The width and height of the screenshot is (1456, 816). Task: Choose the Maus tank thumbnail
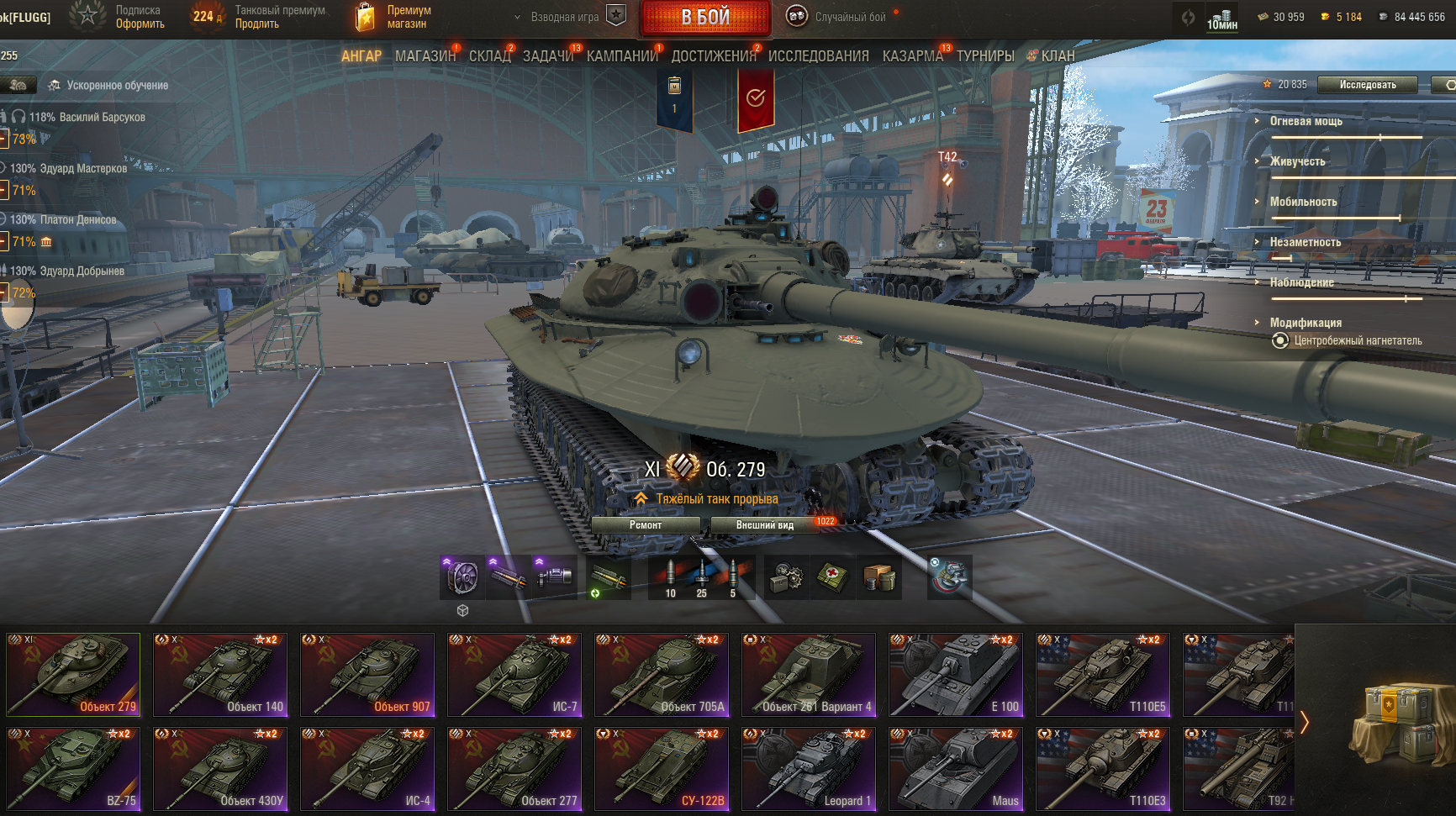[x=956, y=769]
